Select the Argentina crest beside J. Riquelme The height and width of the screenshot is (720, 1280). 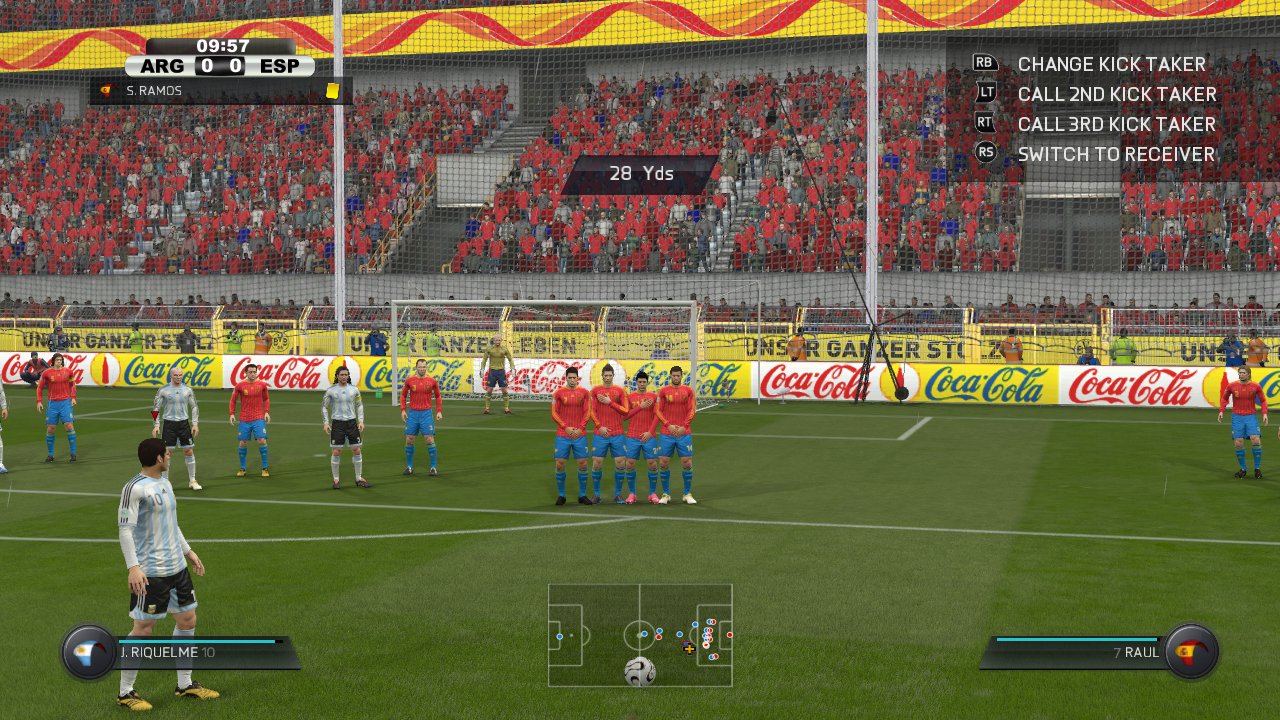pyautogui.click(x=89, y=652)
